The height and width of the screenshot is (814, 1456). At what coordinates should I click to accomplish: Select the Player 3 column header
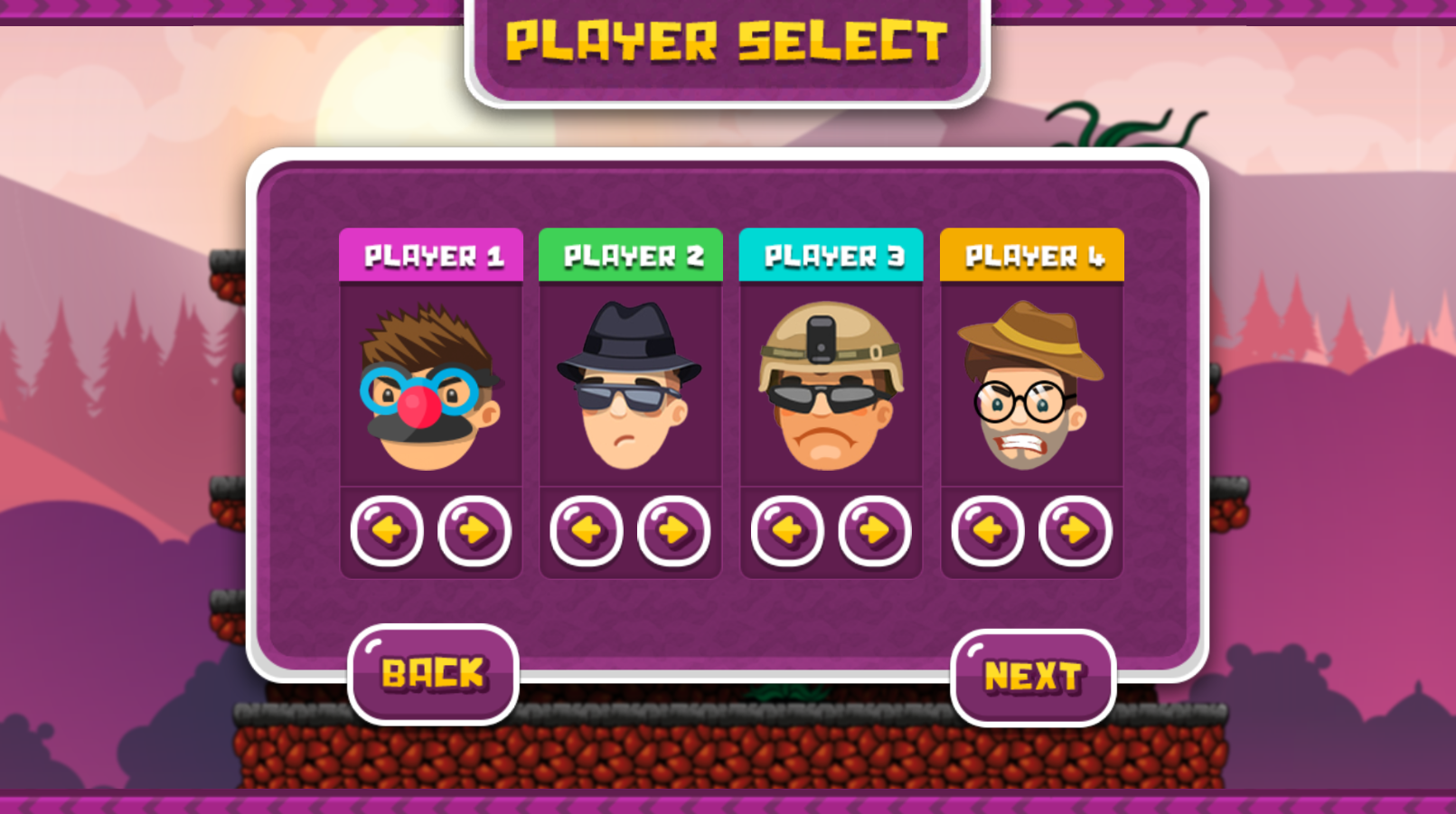pyautogui.click(x=831, y=256)
